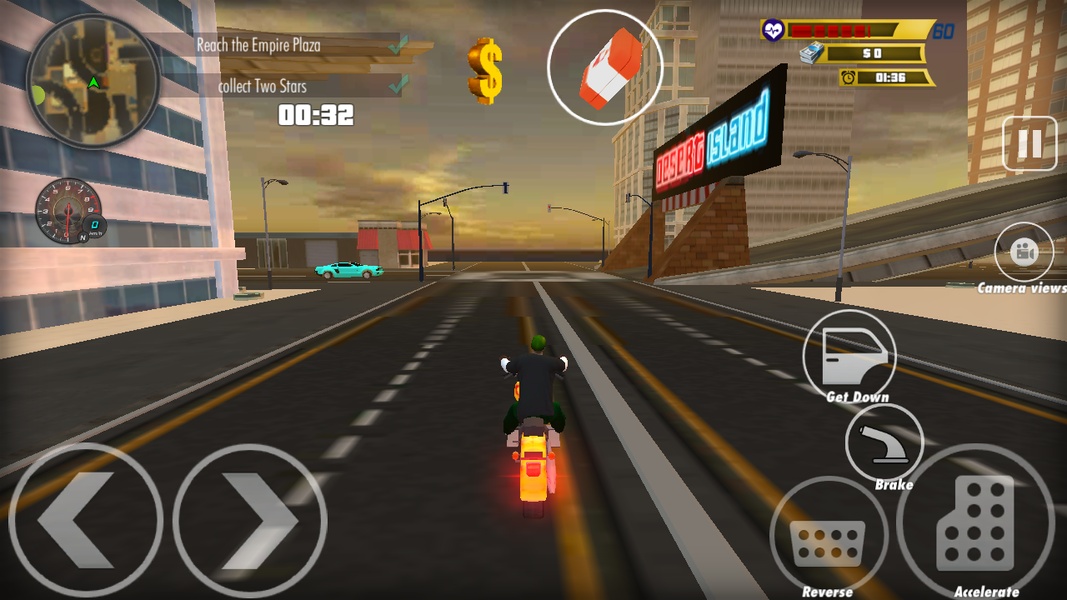The height and width of the screenshot is (600, 1067).
Task: Tap the gold dollar sign icon
Action: pos(485,70)
